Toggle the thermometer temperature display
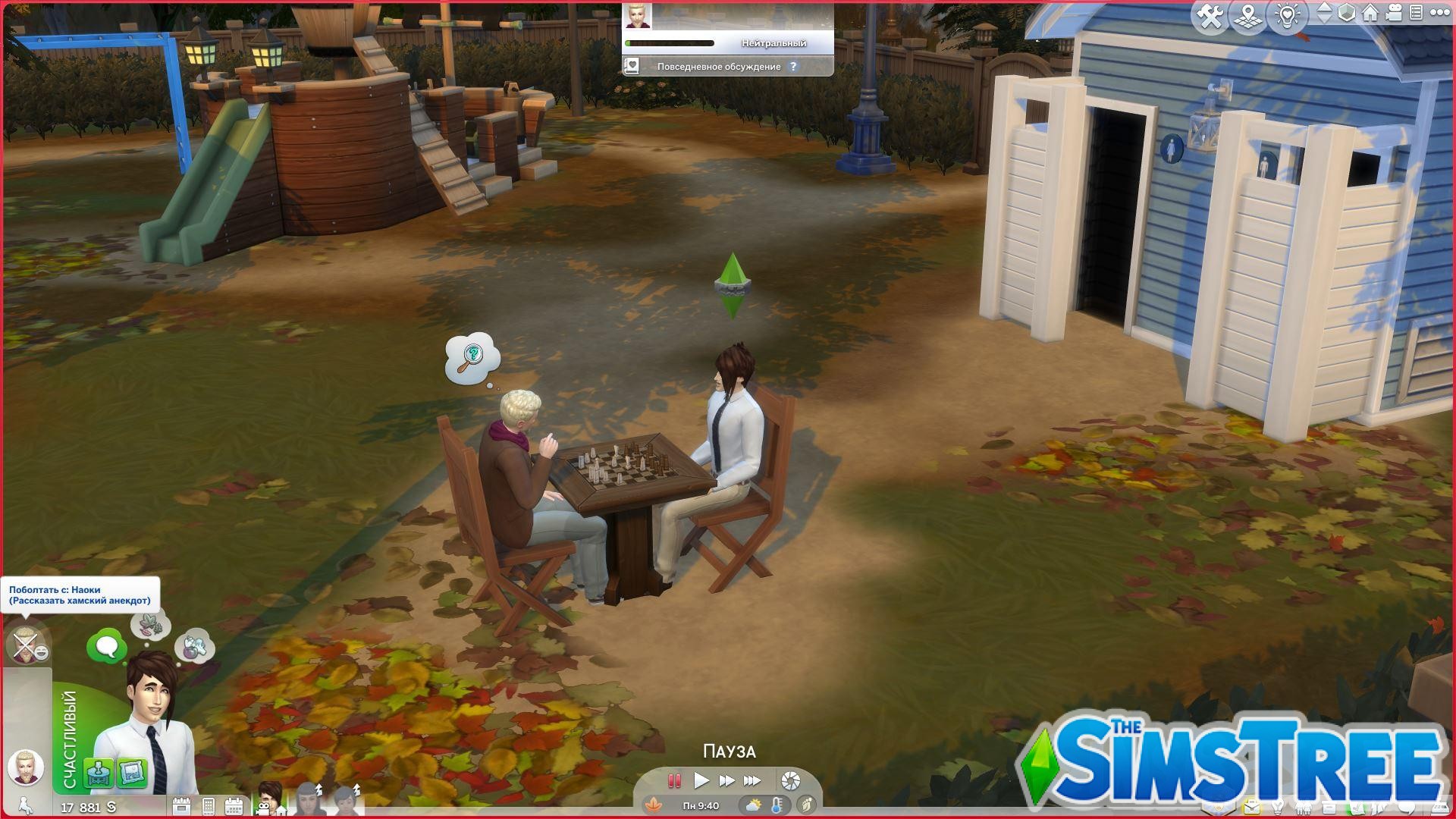 click(776, 805)
